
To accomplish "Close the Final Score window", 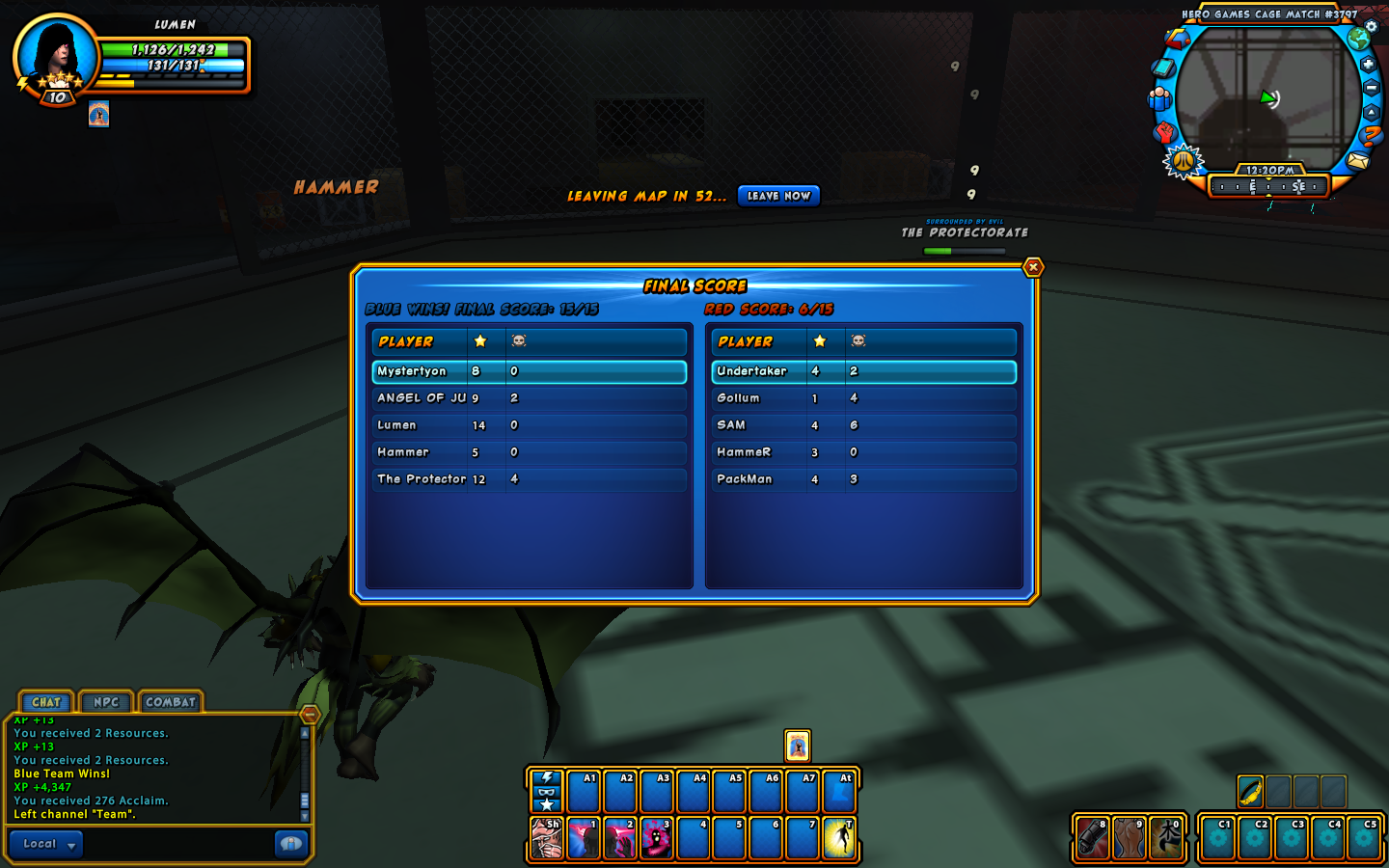I will (x=1033, y=267).
